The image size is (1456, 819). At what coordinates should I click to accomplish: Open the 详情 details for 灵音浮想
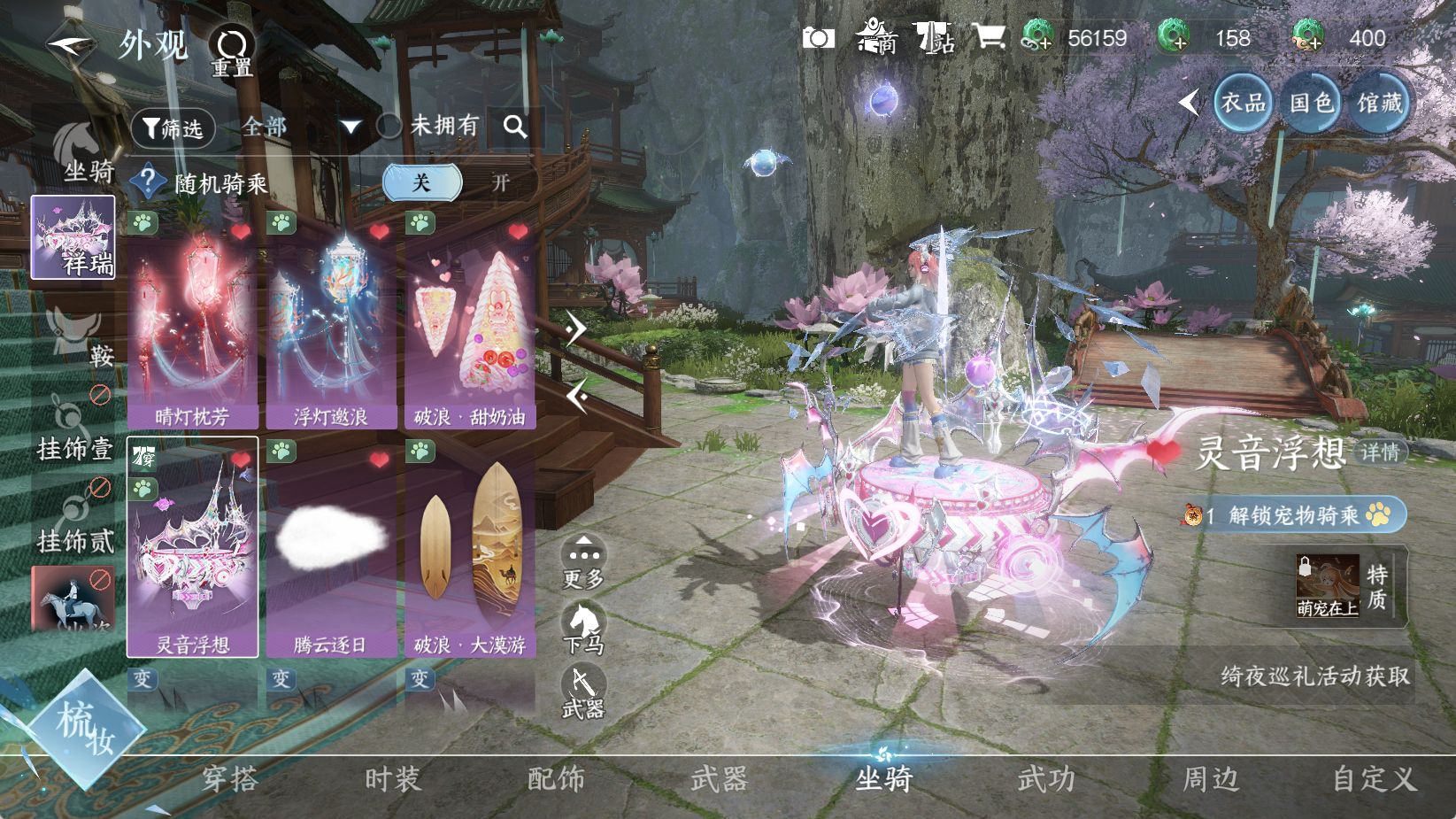coord(1379,452)
